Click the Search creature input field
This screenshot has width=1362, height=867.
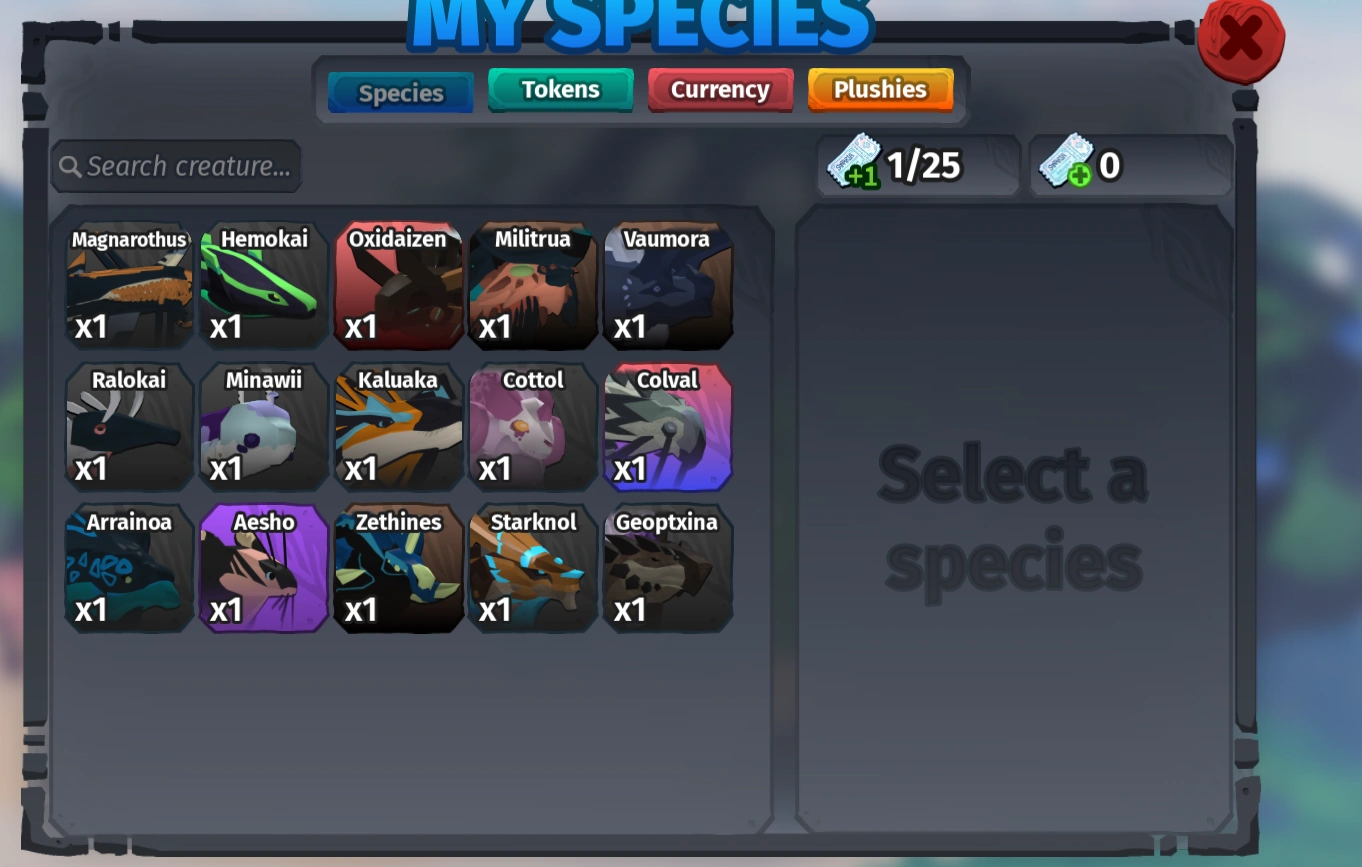(x=180, y=166)
